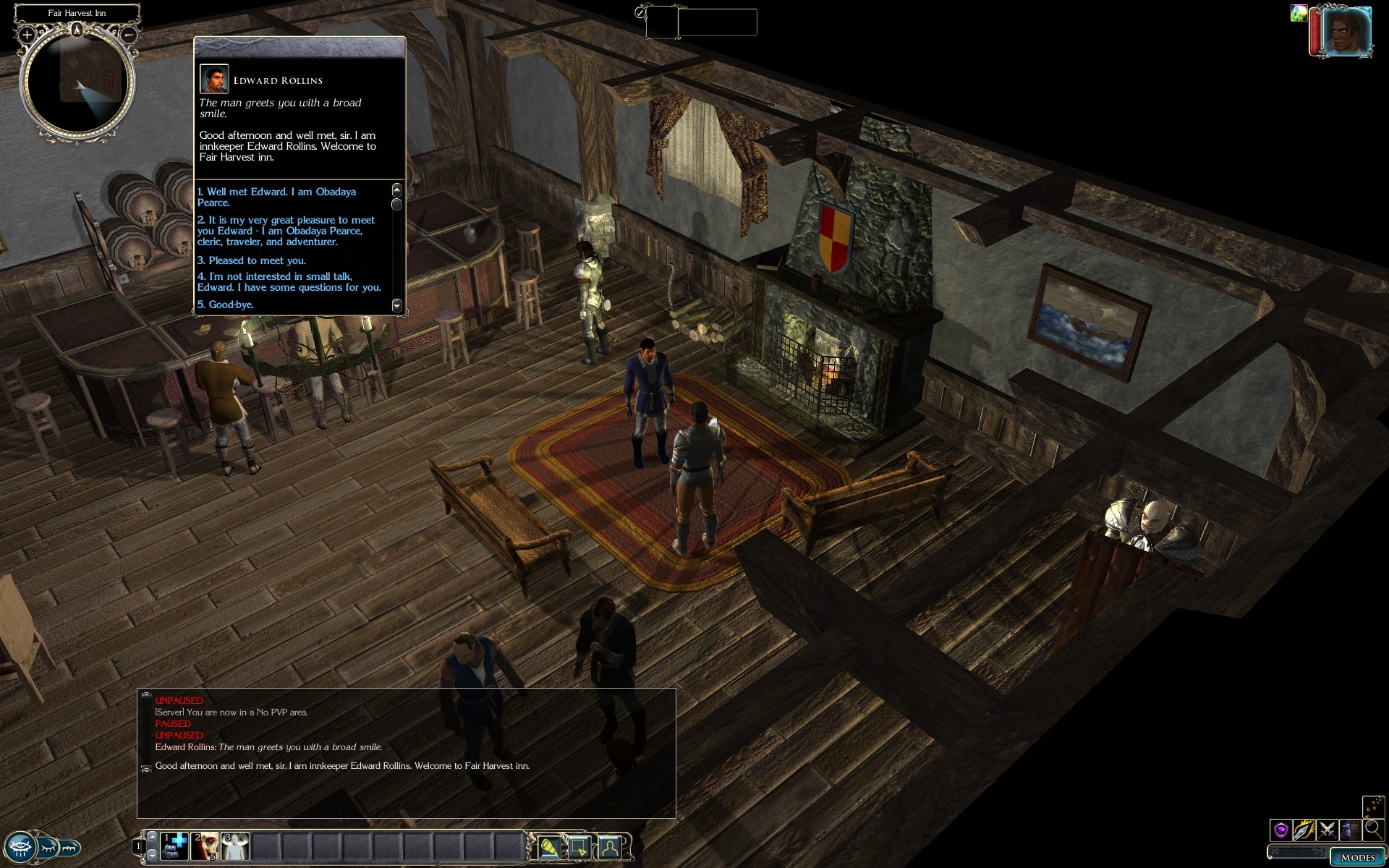Toggle the crossed swords combat mode
The width and height of the screenshot is (1389, 868).
point(1327,829)
